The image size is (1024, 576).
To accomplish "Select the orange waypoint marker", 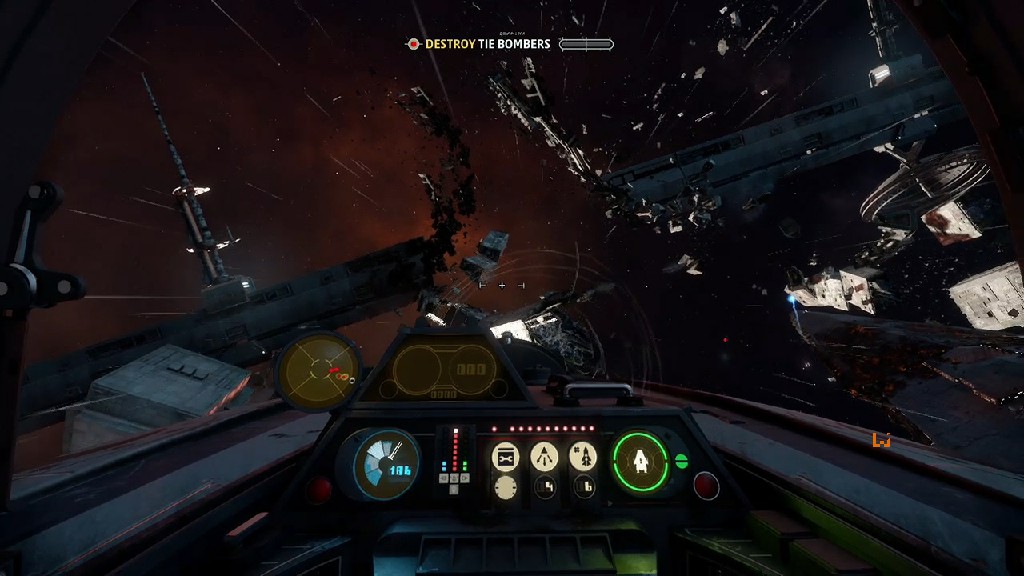I will (x=881, y=439).
